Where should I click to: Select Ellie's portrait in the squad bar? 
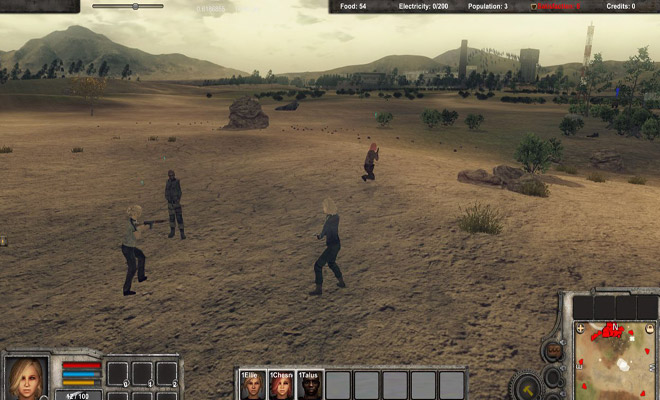pos(251,386)
